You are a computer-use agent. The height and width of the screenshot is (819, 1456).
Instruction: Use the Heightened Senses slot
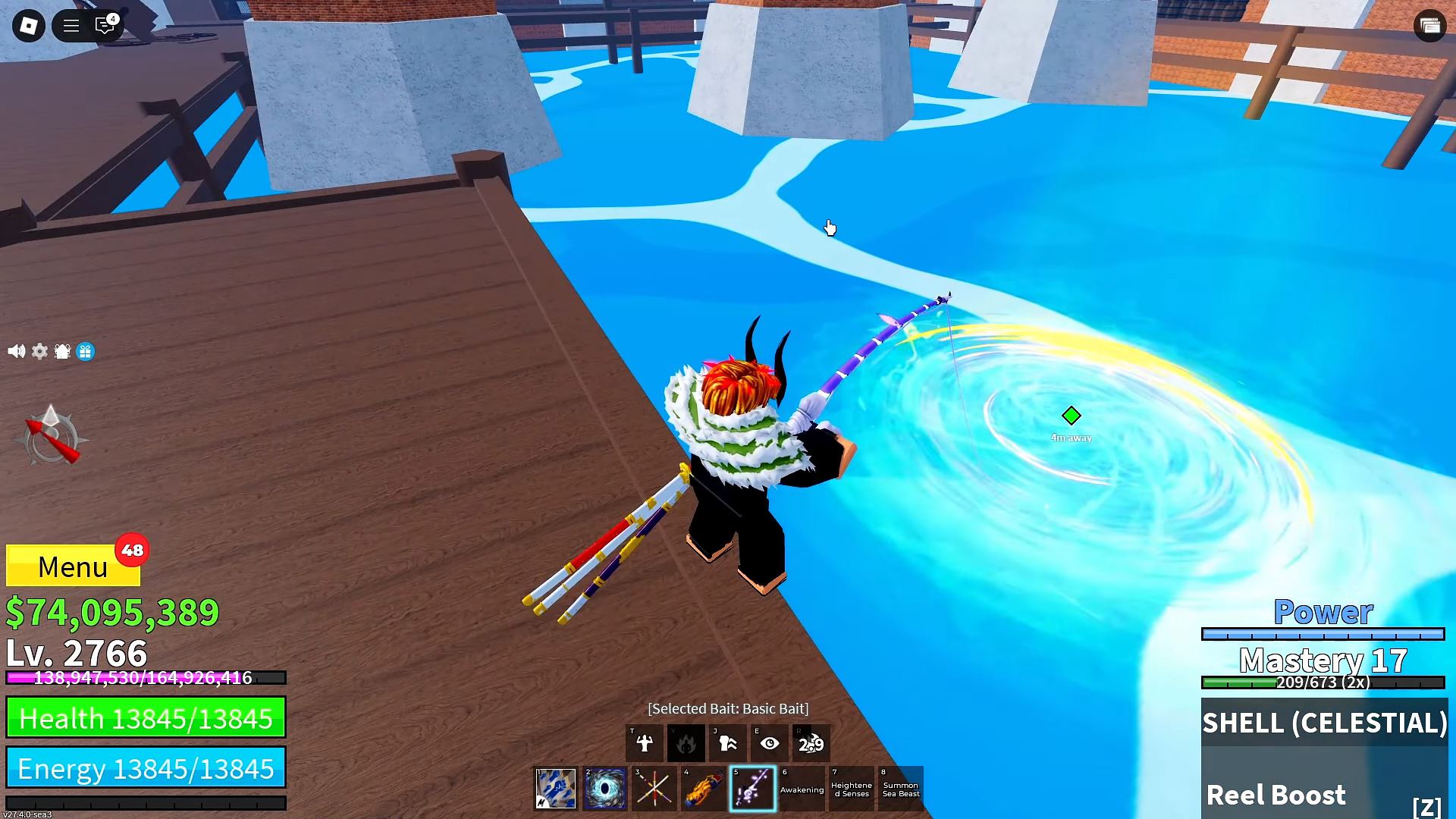coord(851,789)
